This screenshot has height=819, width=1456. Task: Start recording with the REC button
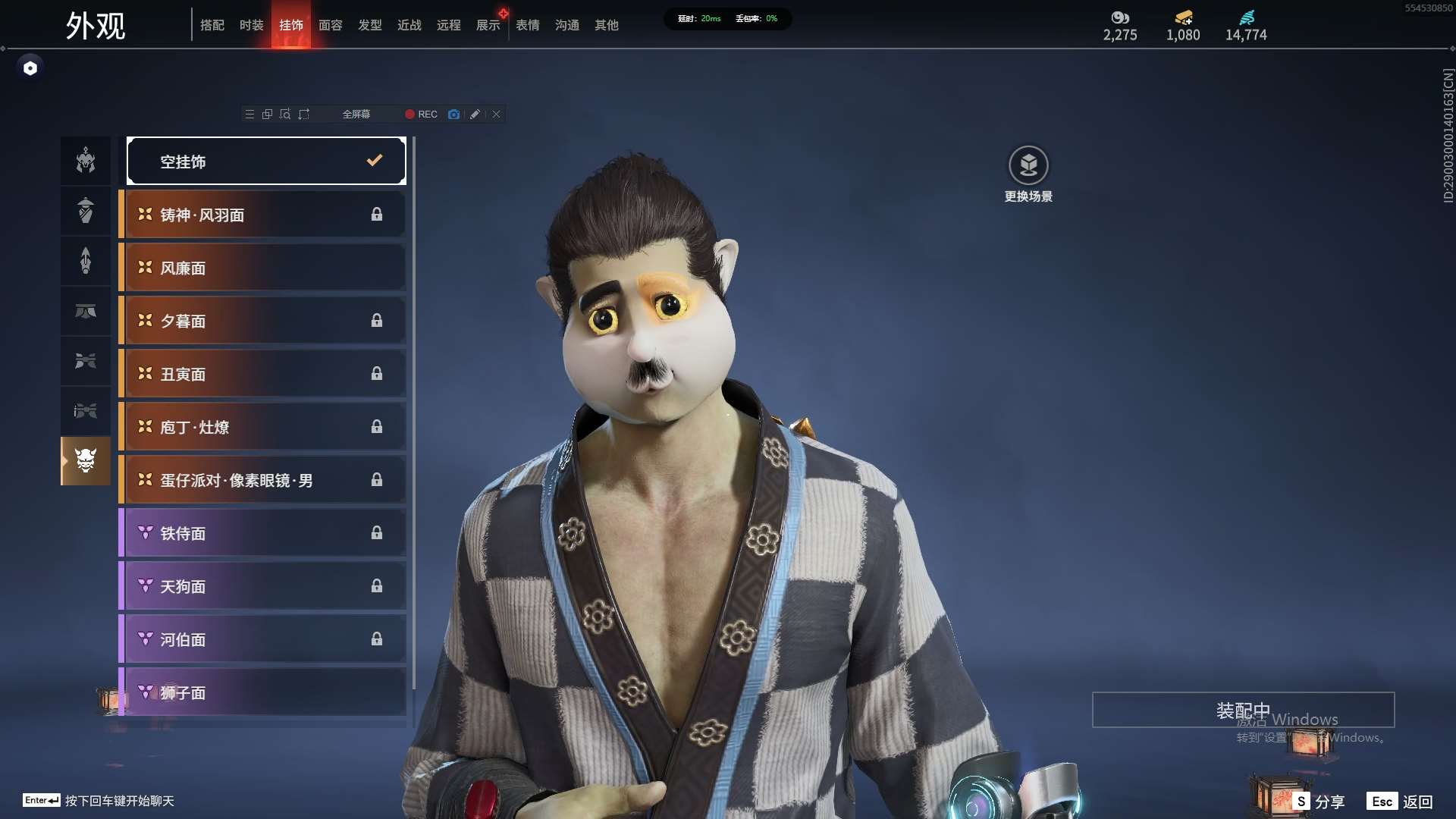click(x=421, y=115)
